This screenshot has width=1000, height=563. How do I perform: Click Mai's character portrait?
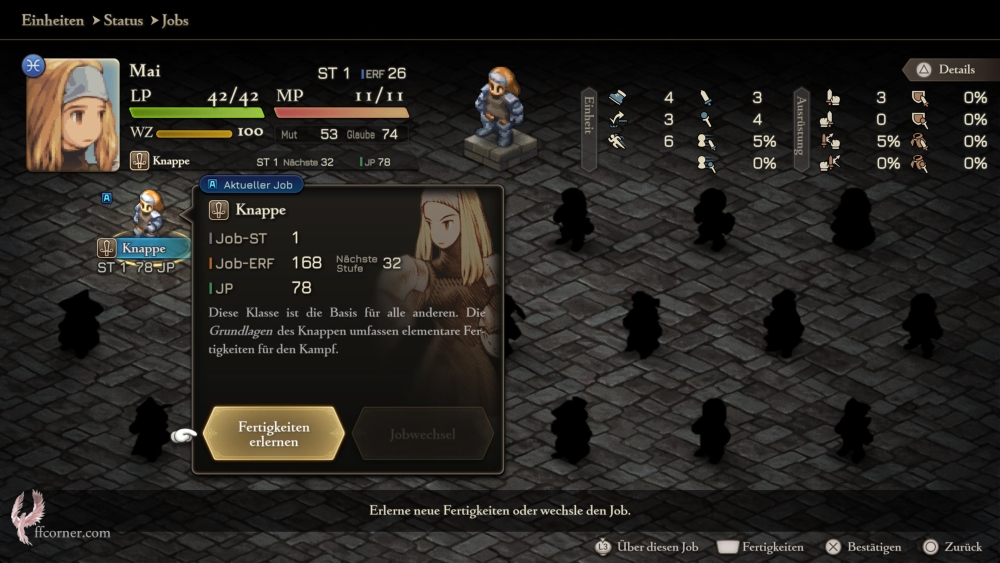click(72, 114)
